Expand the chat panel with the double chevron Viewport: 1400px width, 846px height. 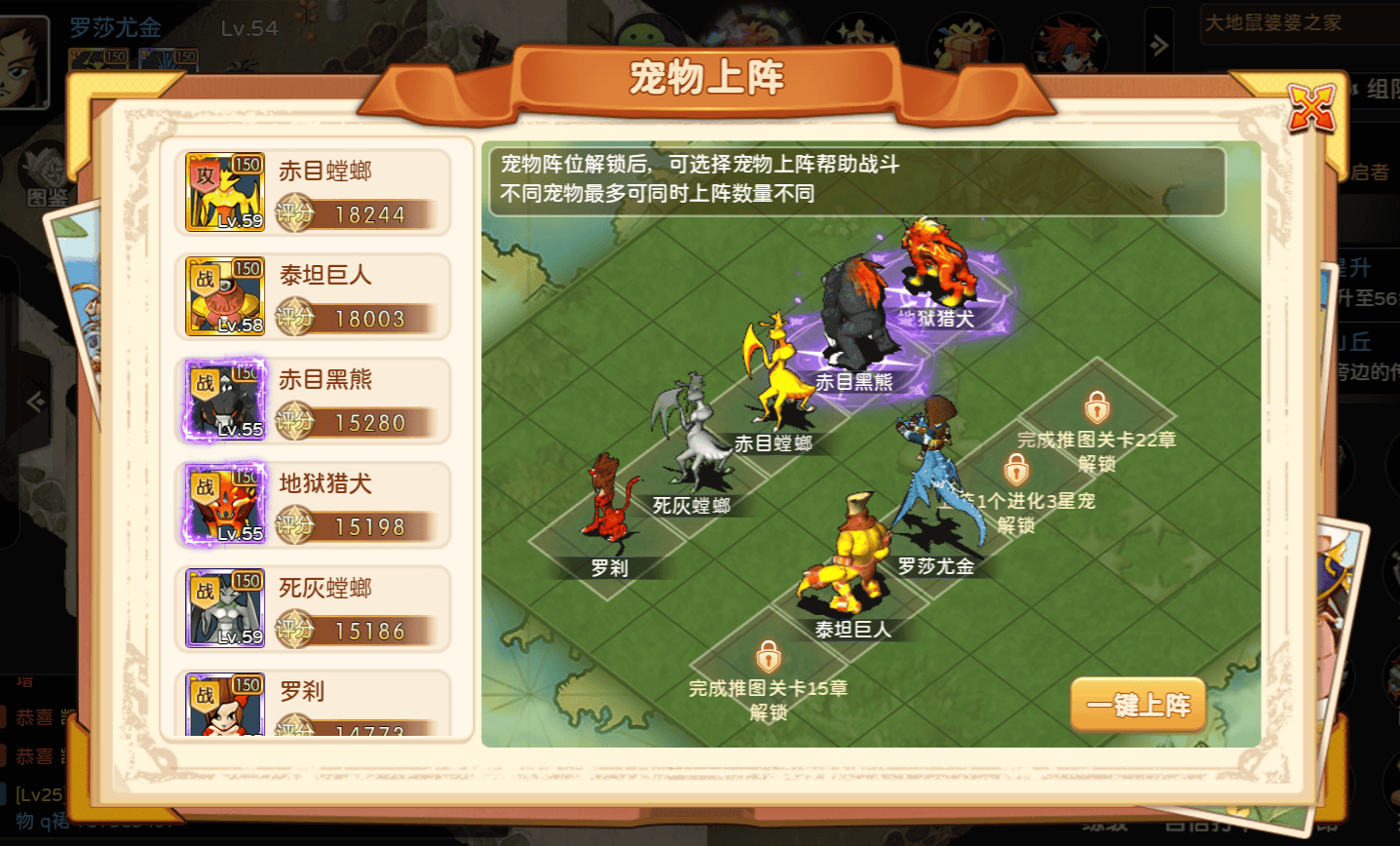click(1157, 44)
